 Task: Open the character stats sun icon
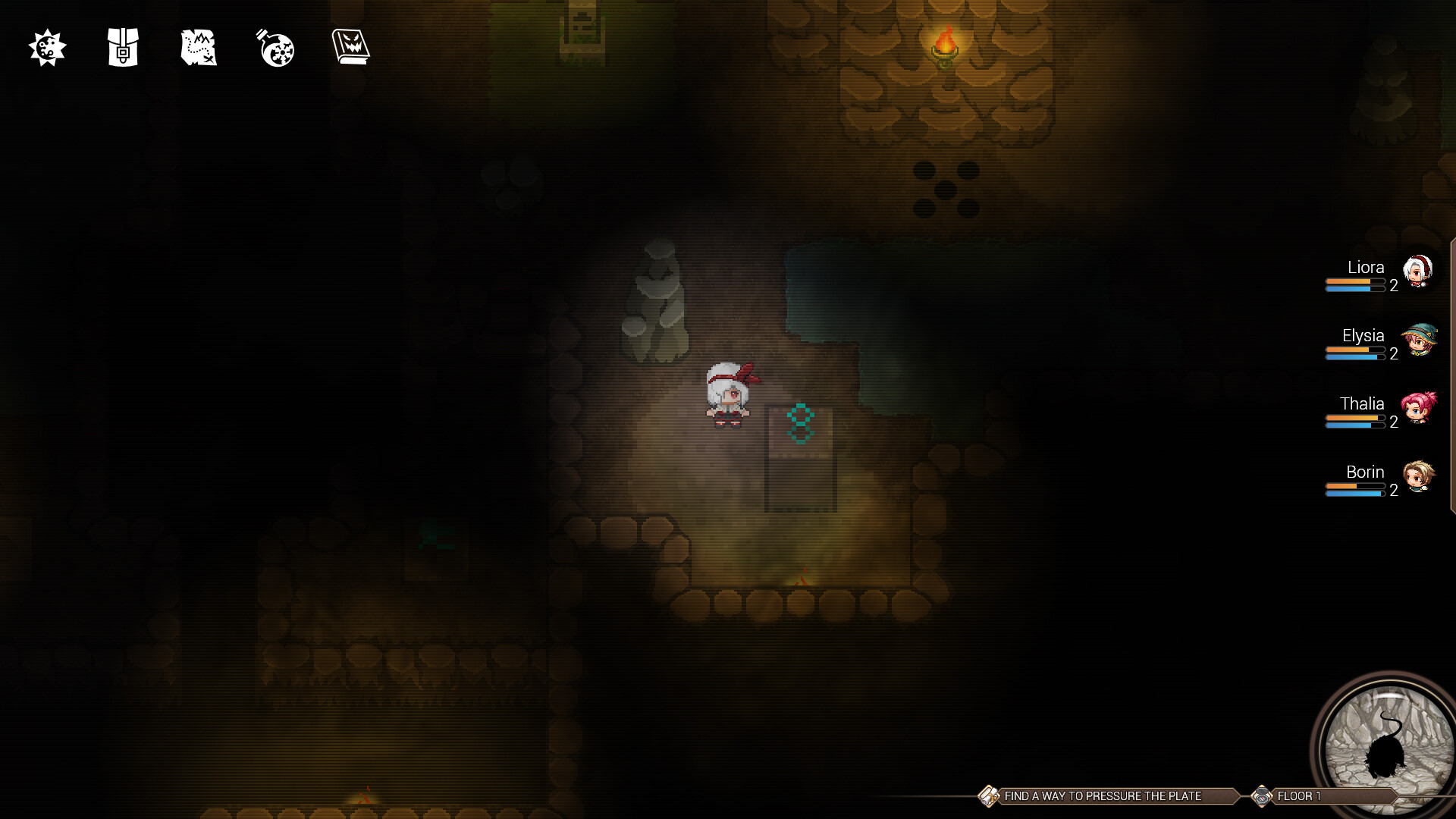point(47,49)
